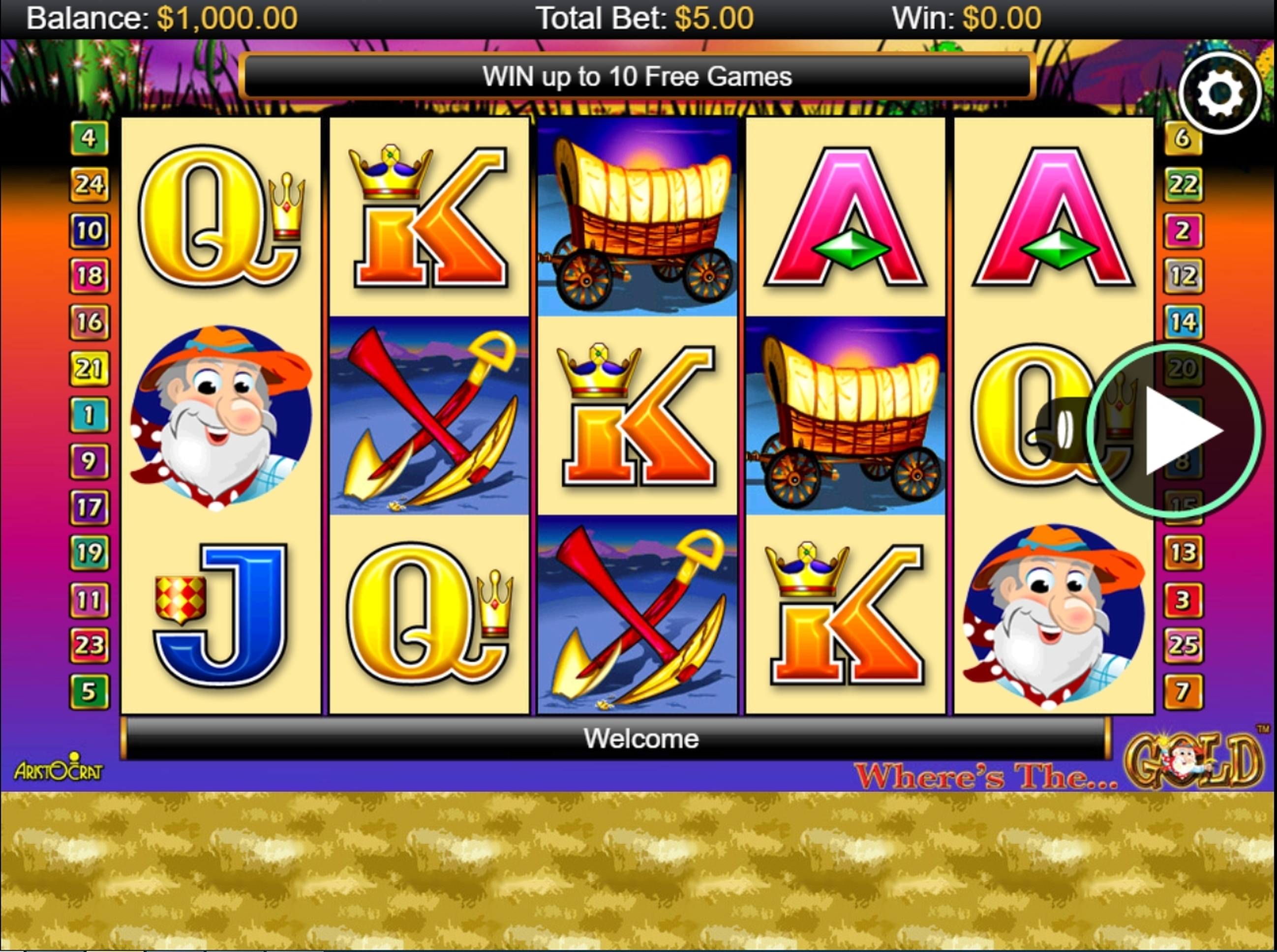1277x952 pixels.
Task: Select the payline 22 marker
Action: pos(1183,184)
